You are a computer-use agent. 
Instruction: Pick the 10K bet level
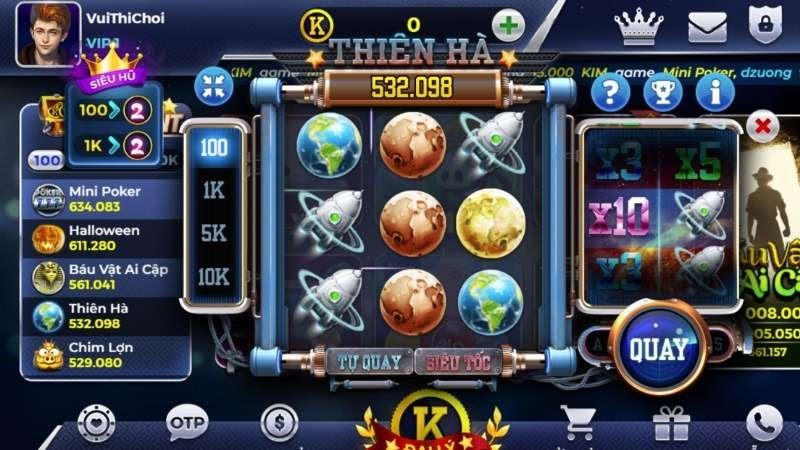point(213,278)
